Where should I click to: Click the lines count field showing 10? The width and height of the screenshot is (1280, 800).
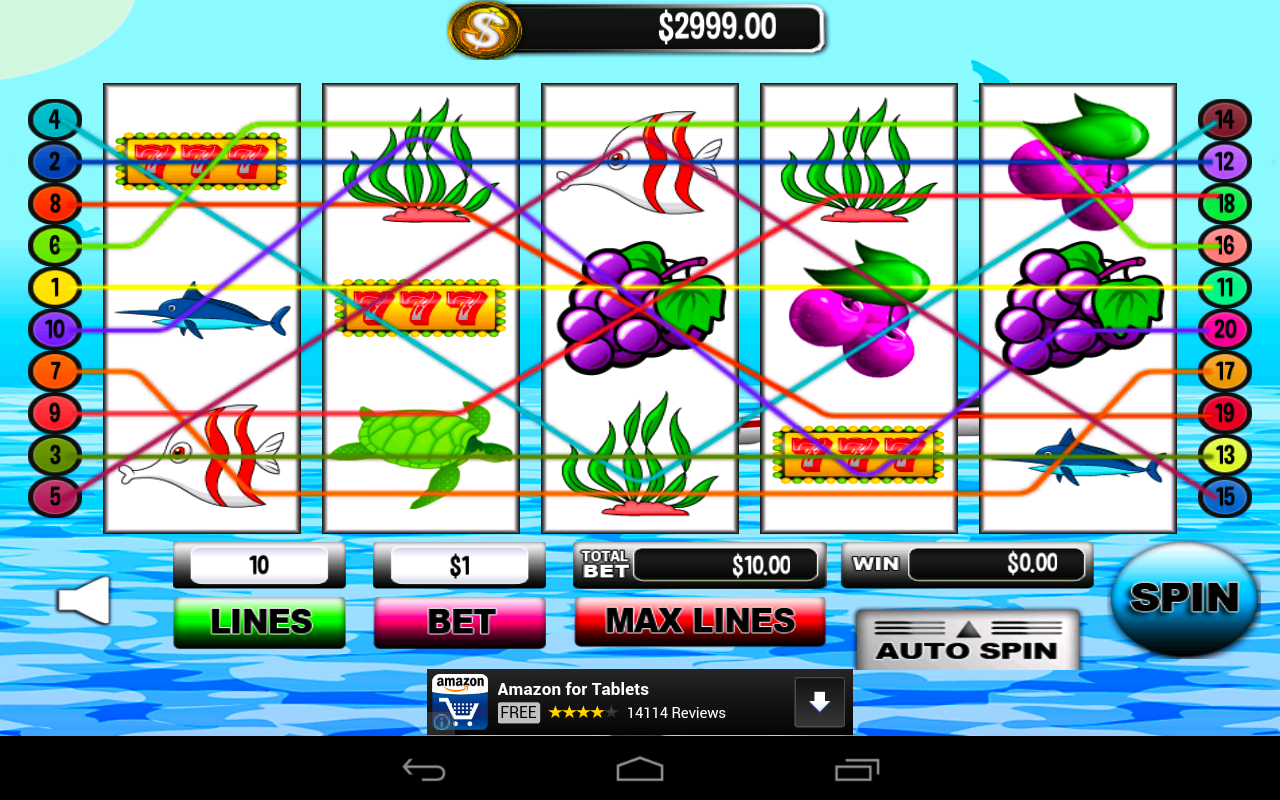tap(258, 564)
